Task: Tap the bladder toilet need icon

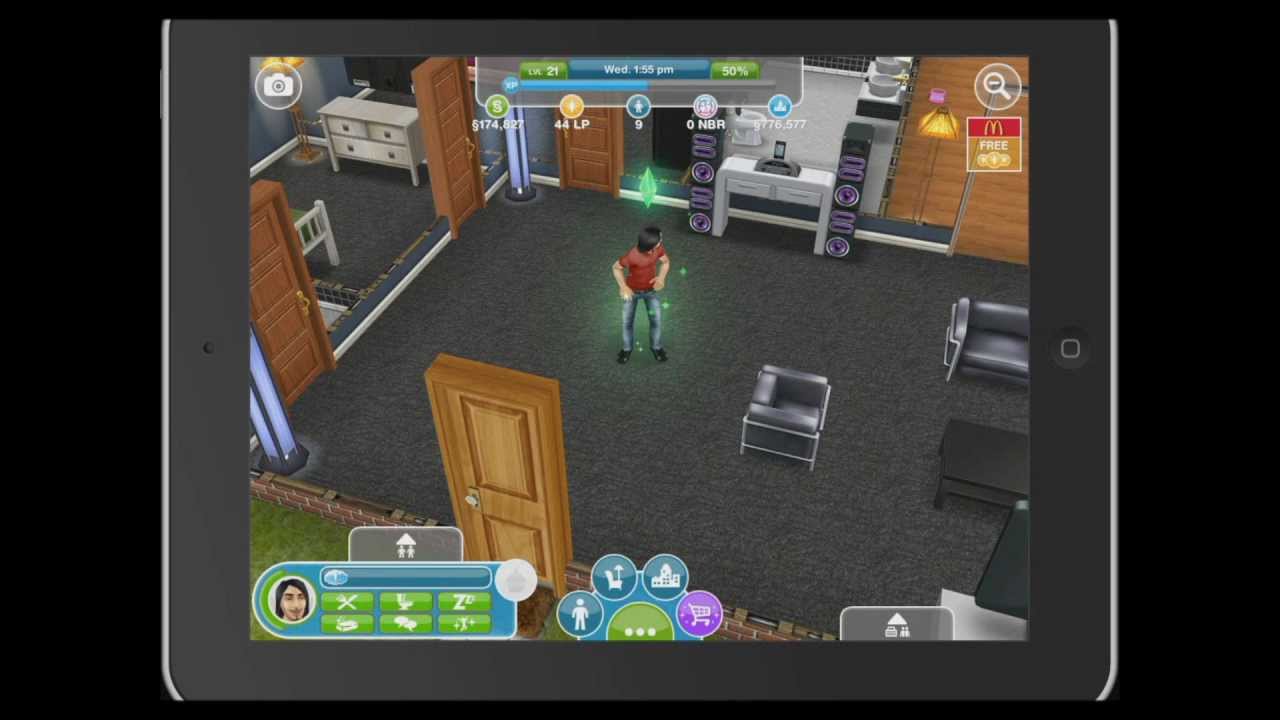Action: click(x=406, y=602)
